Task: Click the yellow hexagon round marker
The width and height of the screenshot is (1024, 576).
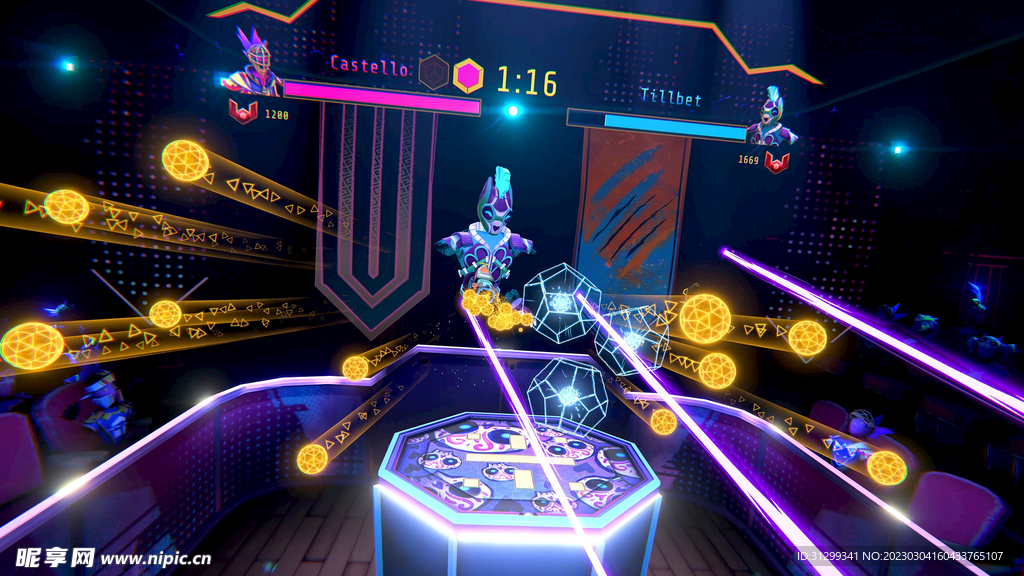Action: (x=467, y=74)
